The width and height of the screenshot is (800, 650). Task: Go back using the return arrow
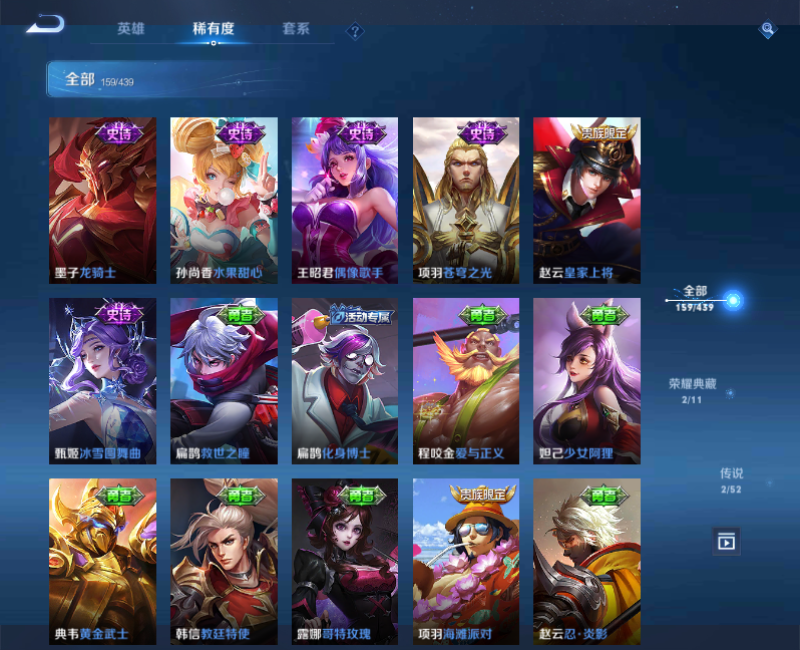click(x=46, y=24)
